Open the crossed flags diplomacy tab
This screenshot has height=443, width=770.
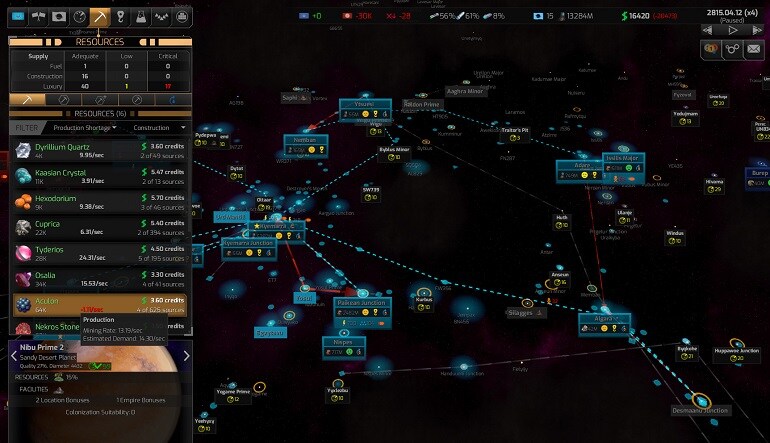click(x=37, y=17)
